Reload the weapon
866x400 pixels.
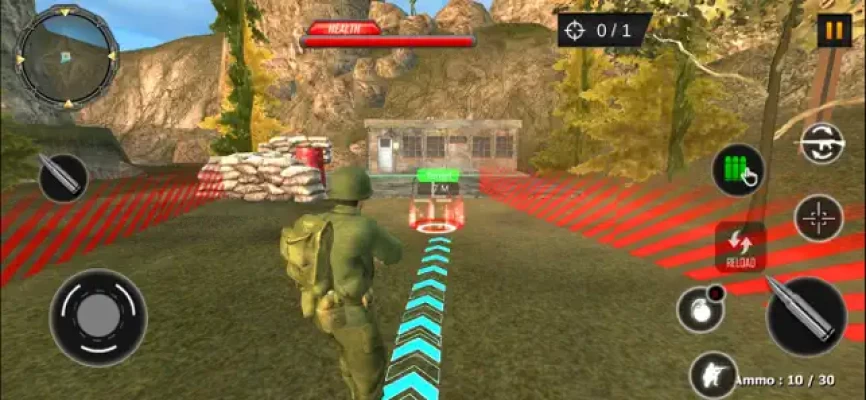[x=741, y=248]
